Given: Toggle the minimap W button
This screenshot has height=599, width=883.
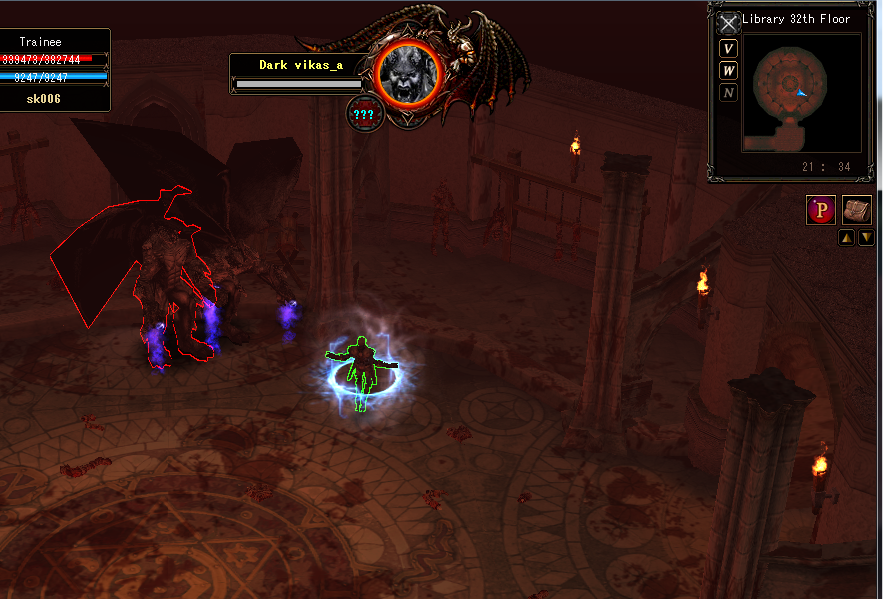Looking at the screenshot, I should click(729, 71).
